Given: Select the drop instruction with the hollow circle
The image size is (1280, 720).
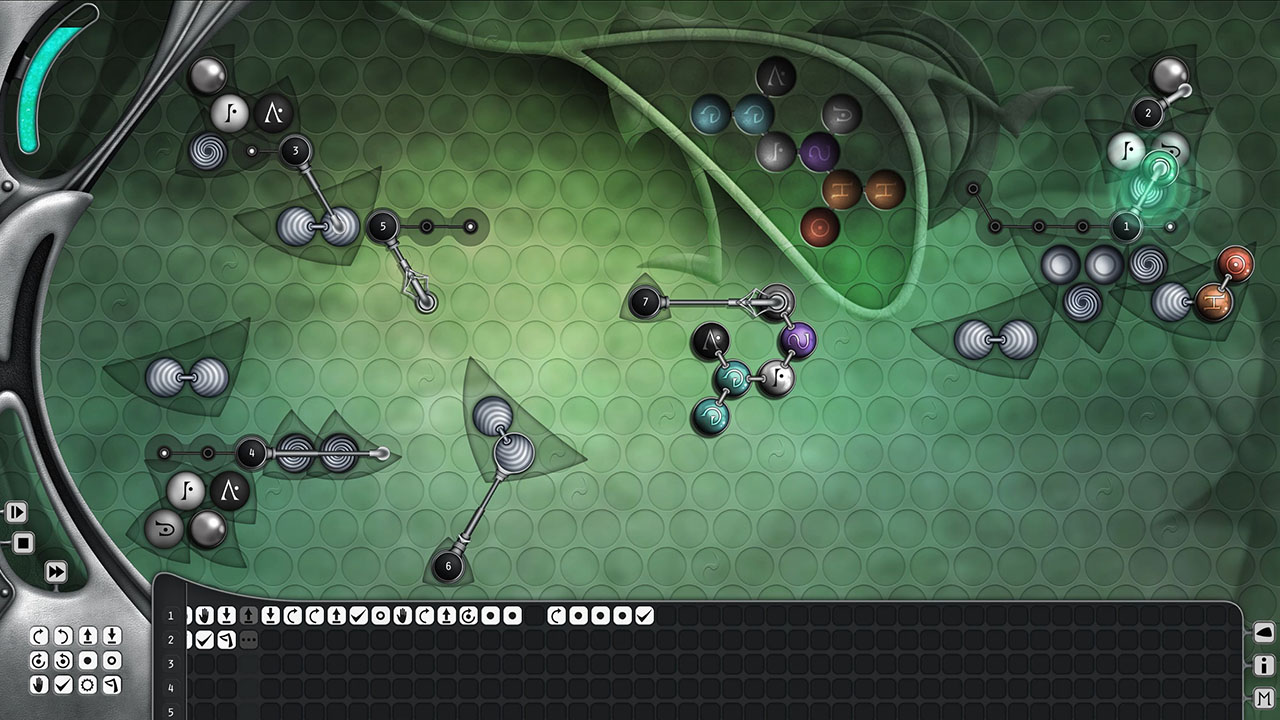Looking at the screenshot, I should pyautogui.click(x=113, y=662).
